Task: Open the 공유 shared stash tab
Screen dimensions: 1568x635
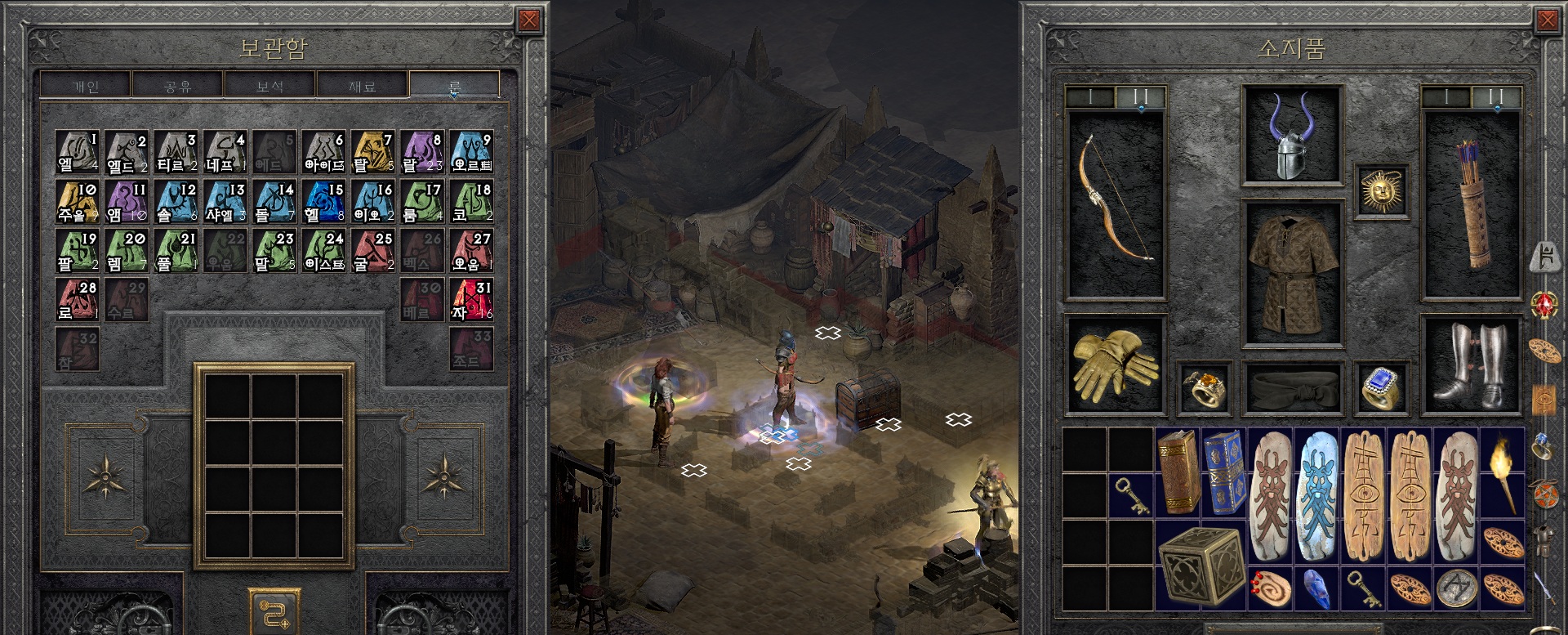Action: [177, 85]
